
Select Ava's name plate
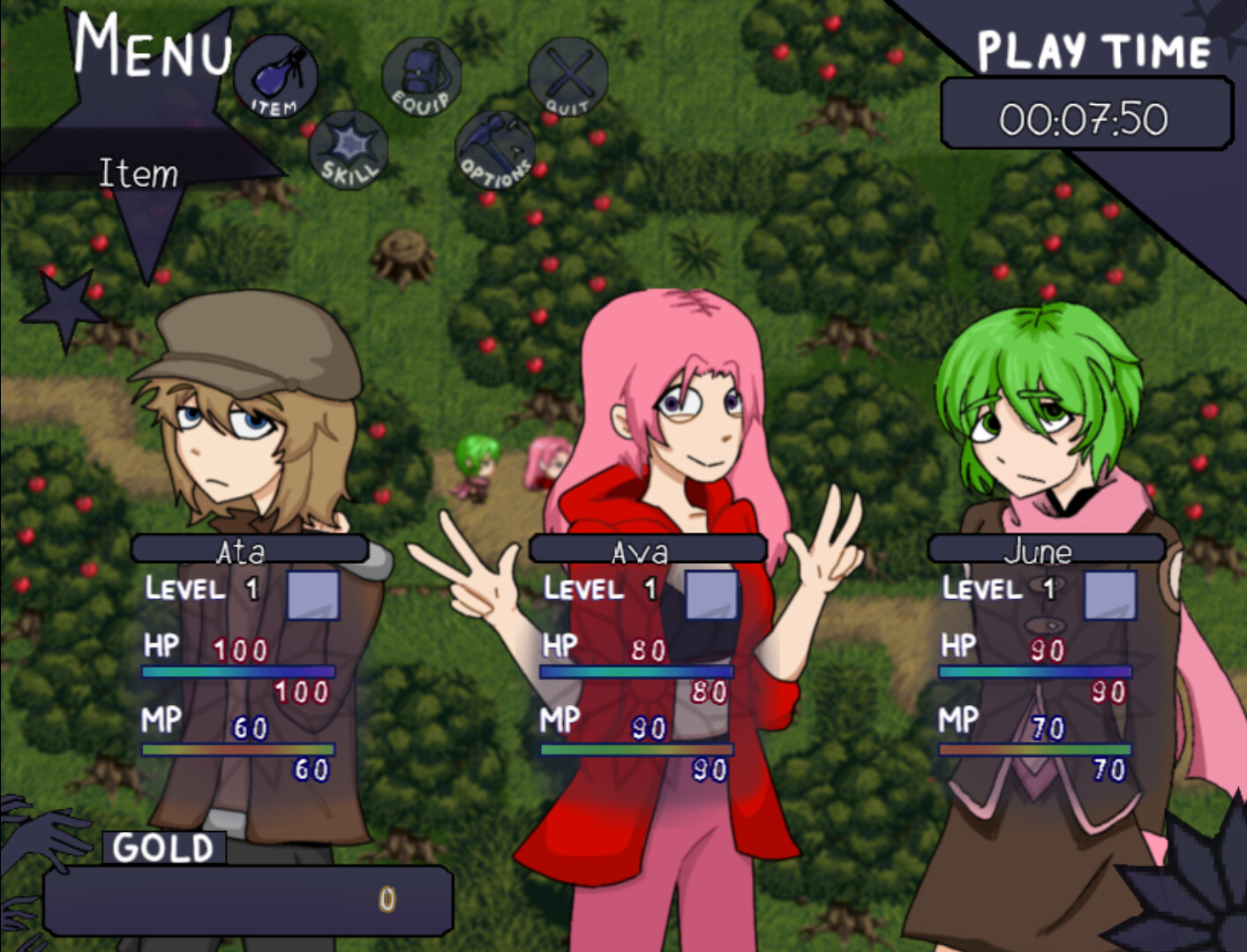click(647, 549)
